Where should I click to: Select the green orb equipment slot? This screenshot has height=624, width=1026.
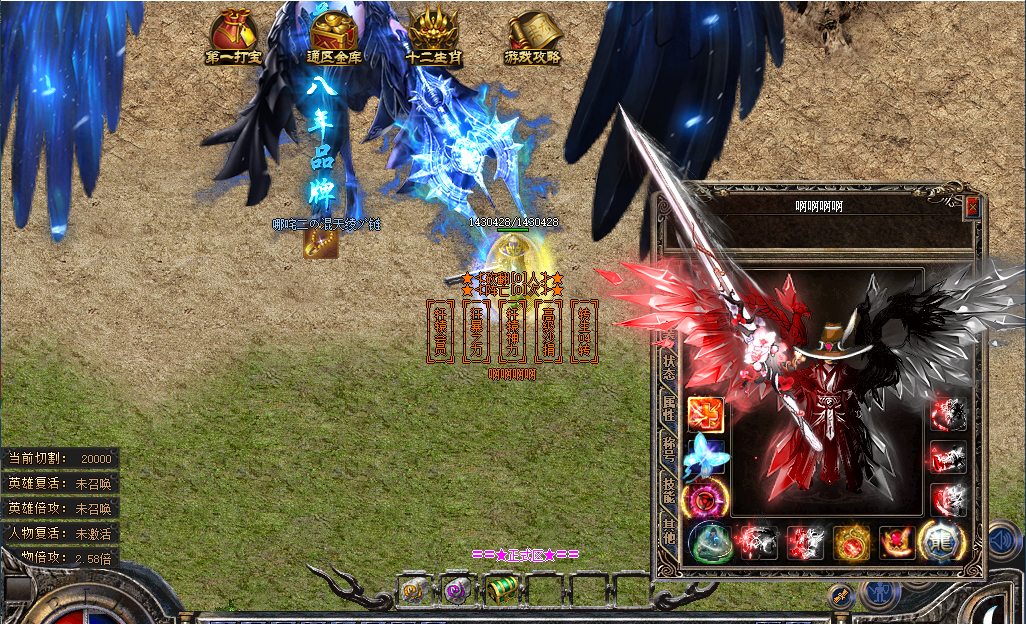[709, 543]
